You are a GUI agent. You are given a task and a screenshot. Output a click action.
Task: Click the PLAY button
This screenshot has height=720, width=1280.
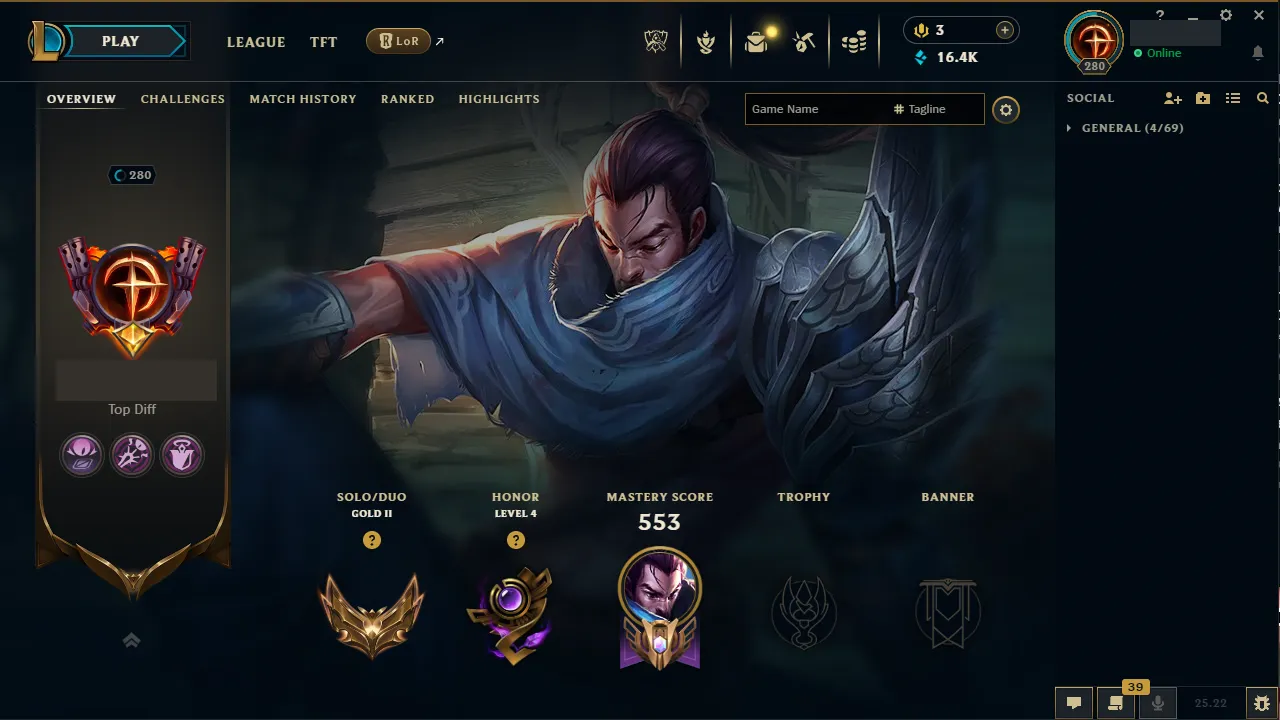click(120, 41)
